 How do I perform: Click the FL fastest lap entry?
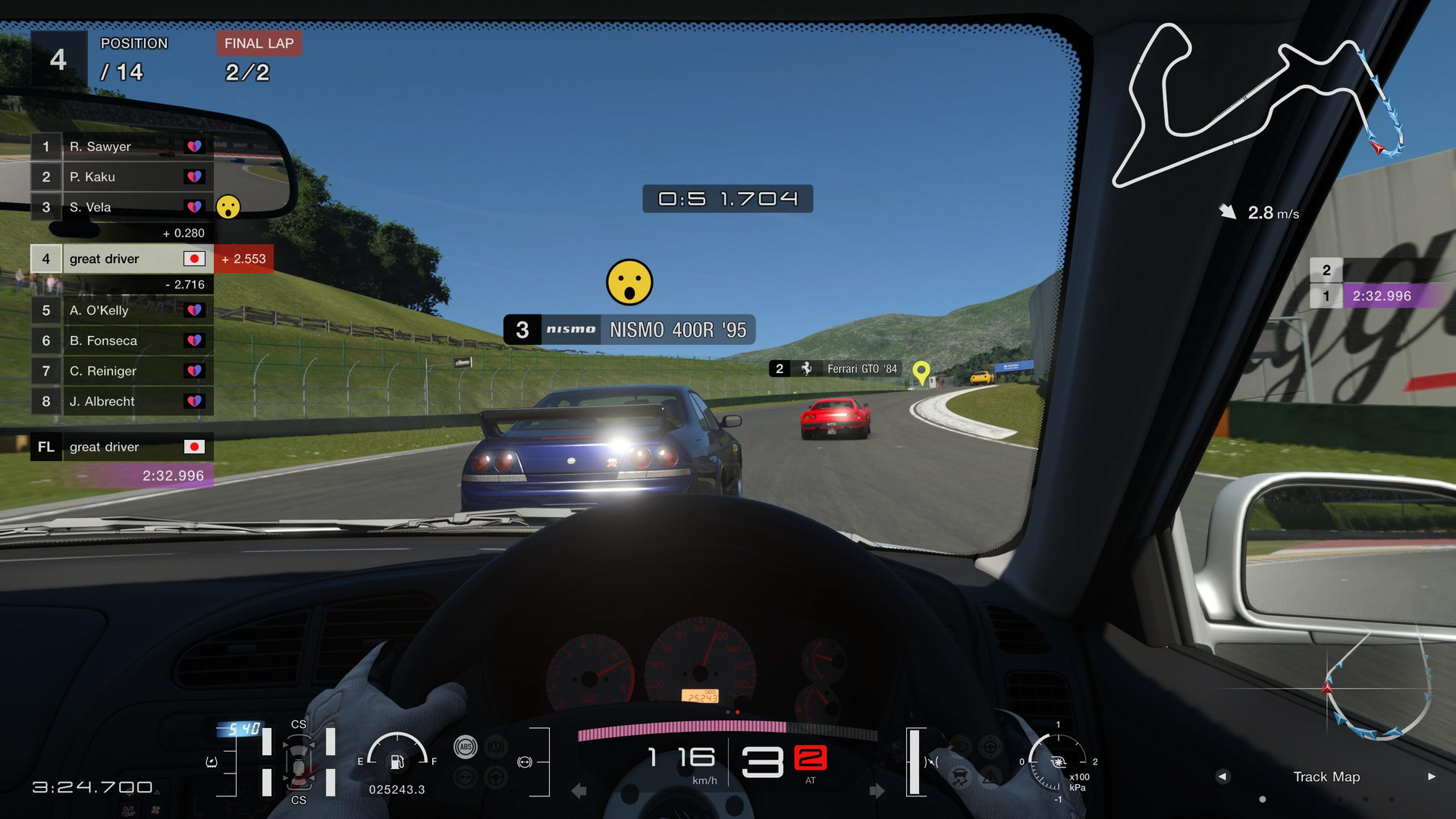coord(121,447)
